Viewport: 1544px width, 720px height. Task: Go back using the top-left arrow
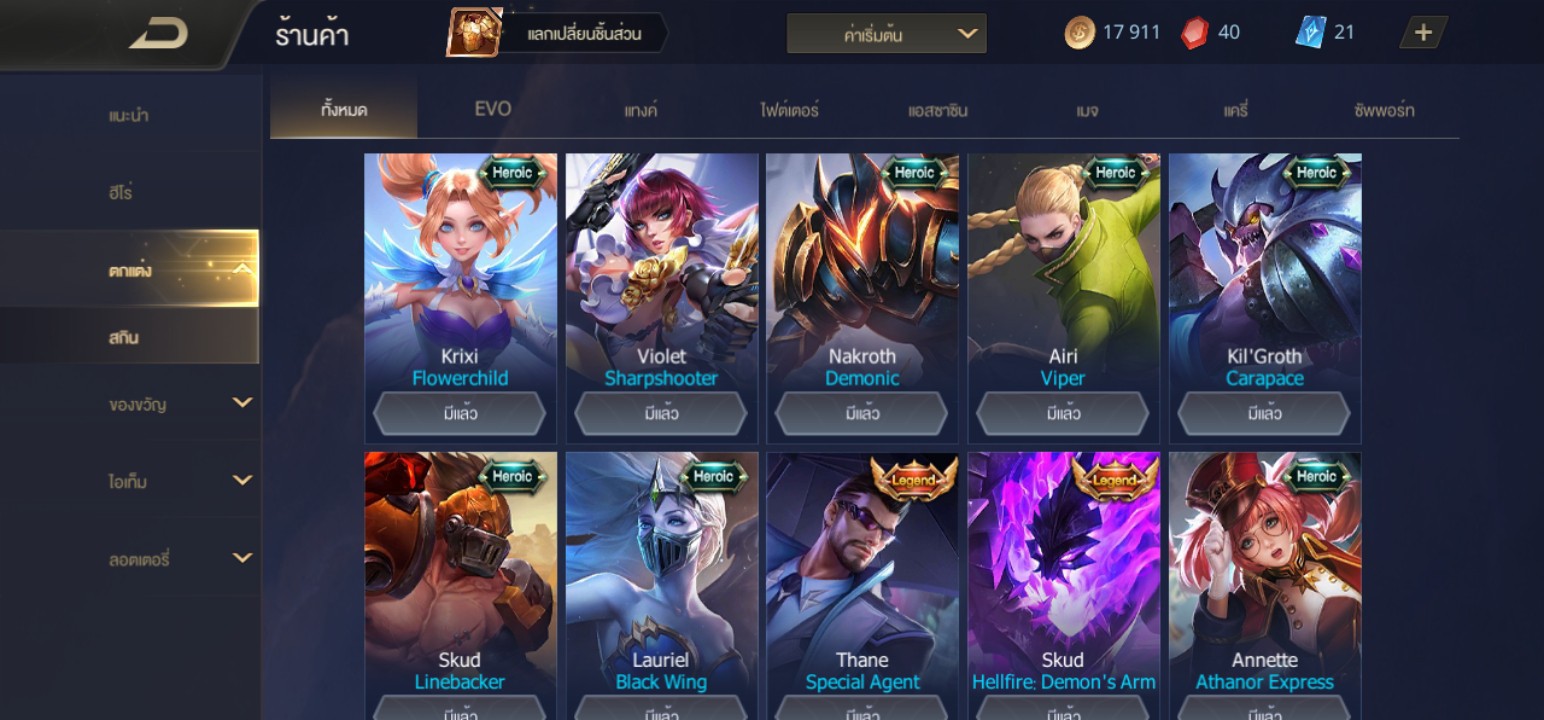click(160, 35)
